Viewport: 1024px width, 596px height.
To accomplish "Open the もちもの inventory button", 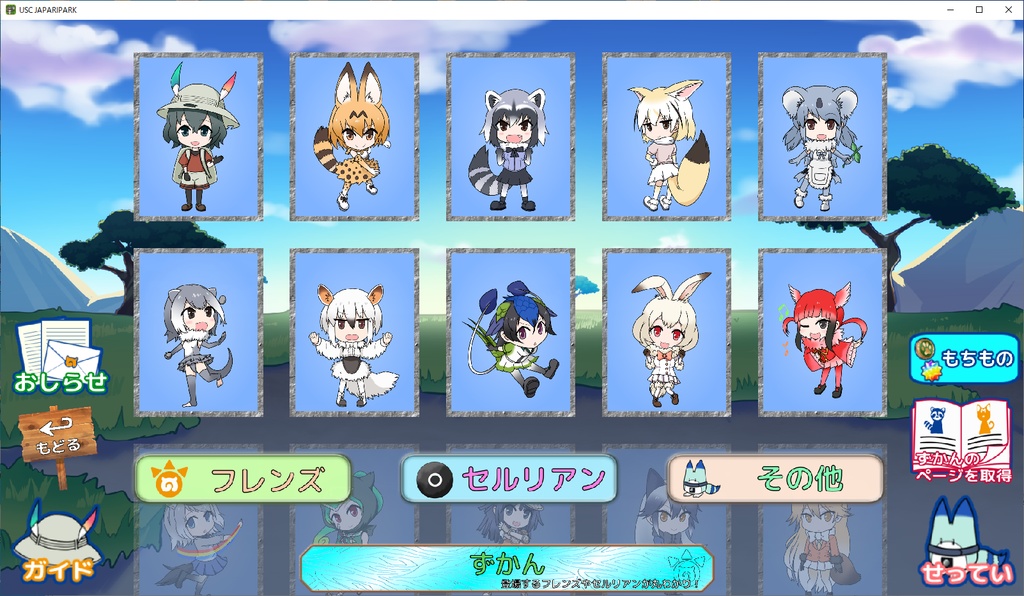I will point(963,358).
